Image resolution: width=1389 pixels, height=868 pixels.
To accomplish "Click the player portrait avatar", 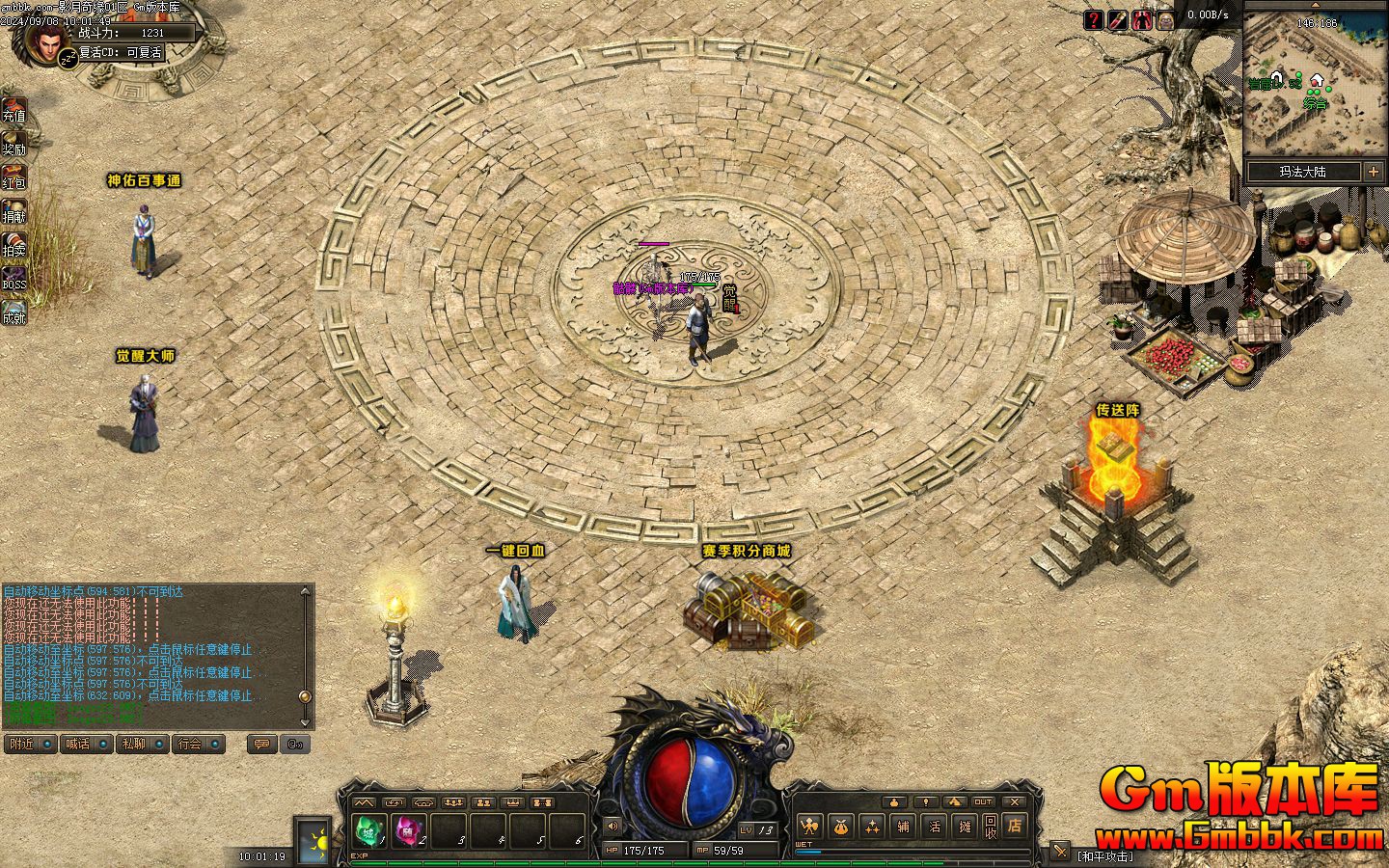I will [x=45, y=41].
